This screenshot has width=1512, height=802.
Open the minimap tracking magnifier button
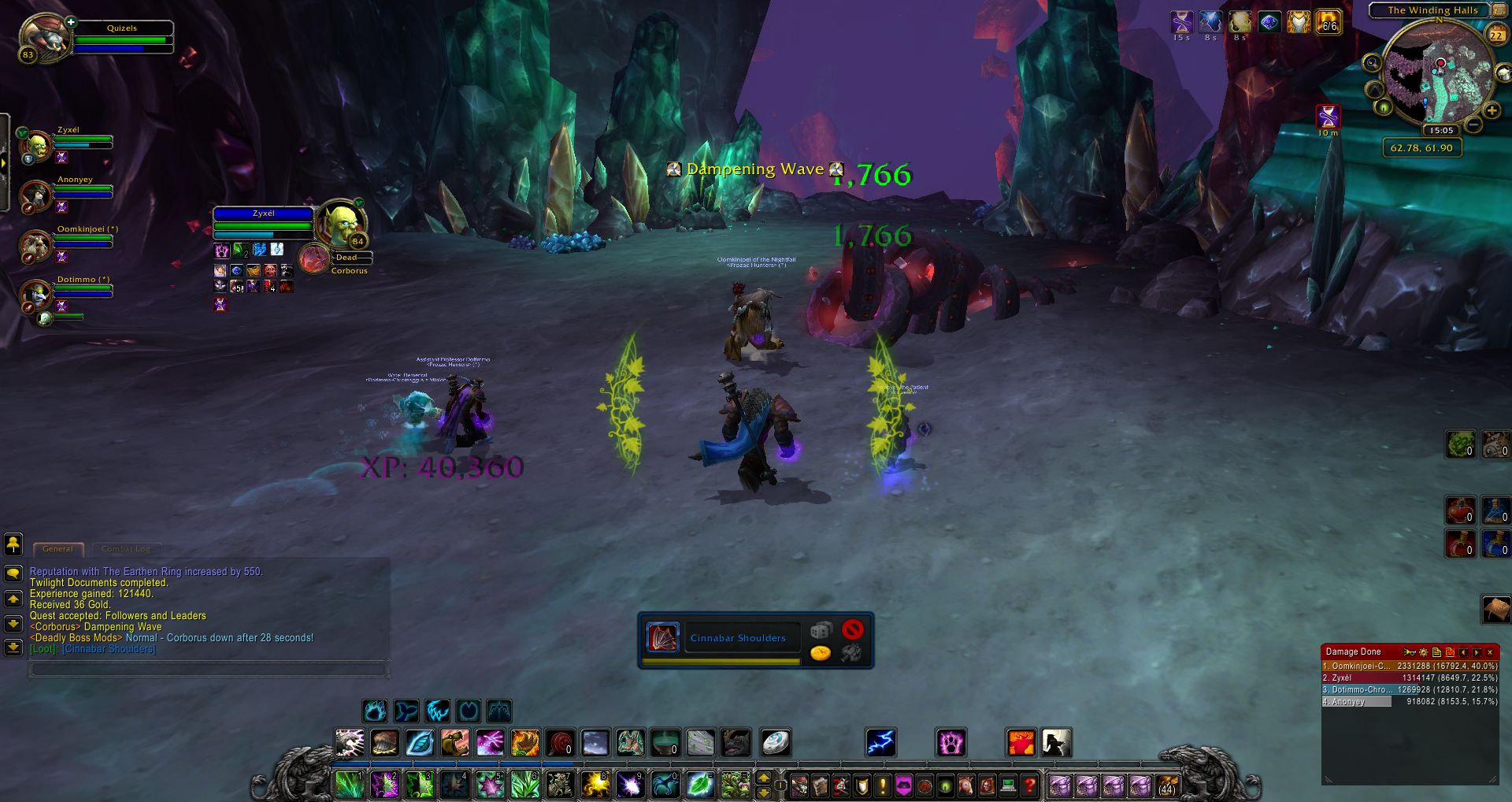(x=1372, y=63)
